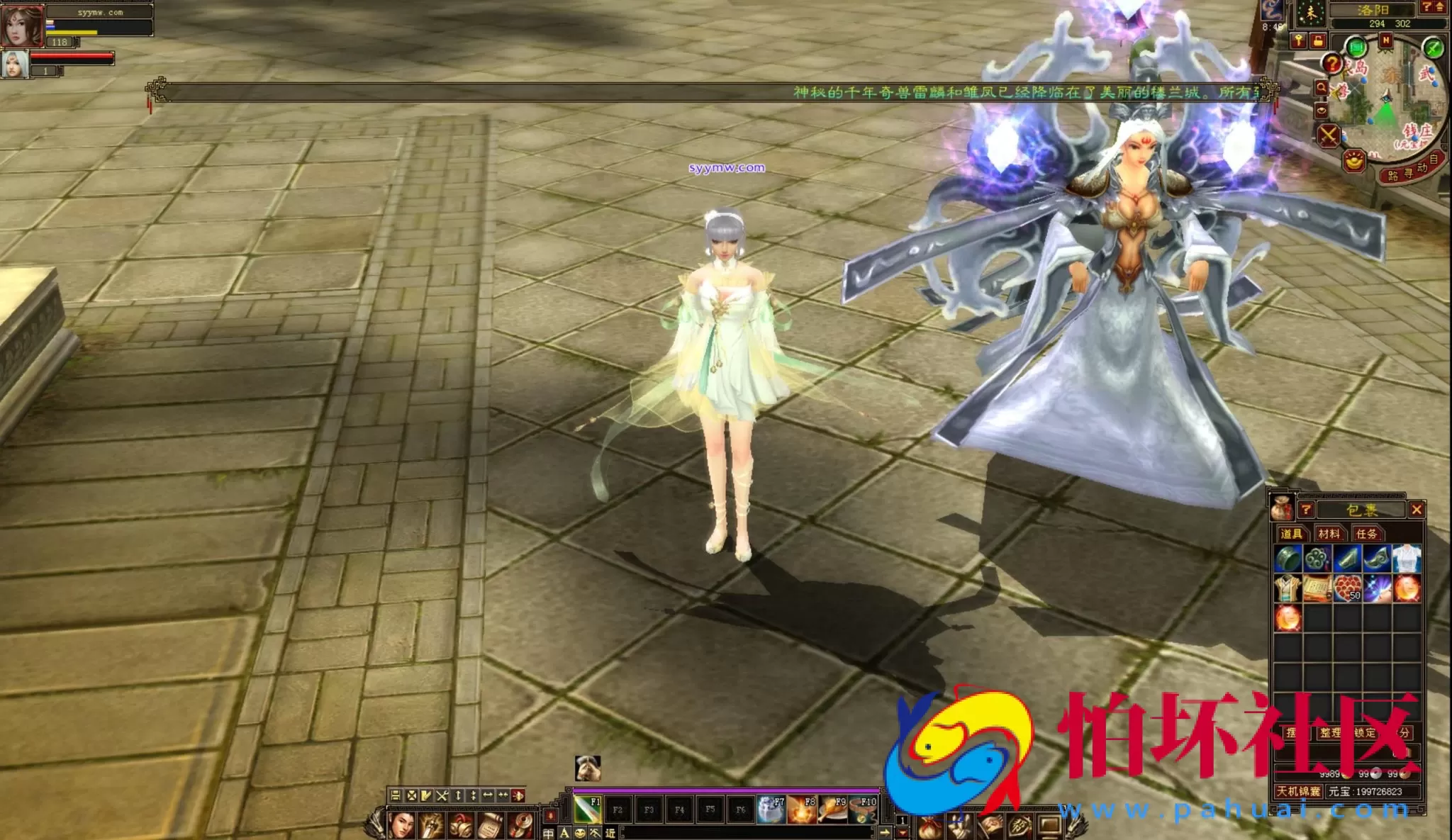Switch to the 任务 quest items tab

(x=1366, y=534)
